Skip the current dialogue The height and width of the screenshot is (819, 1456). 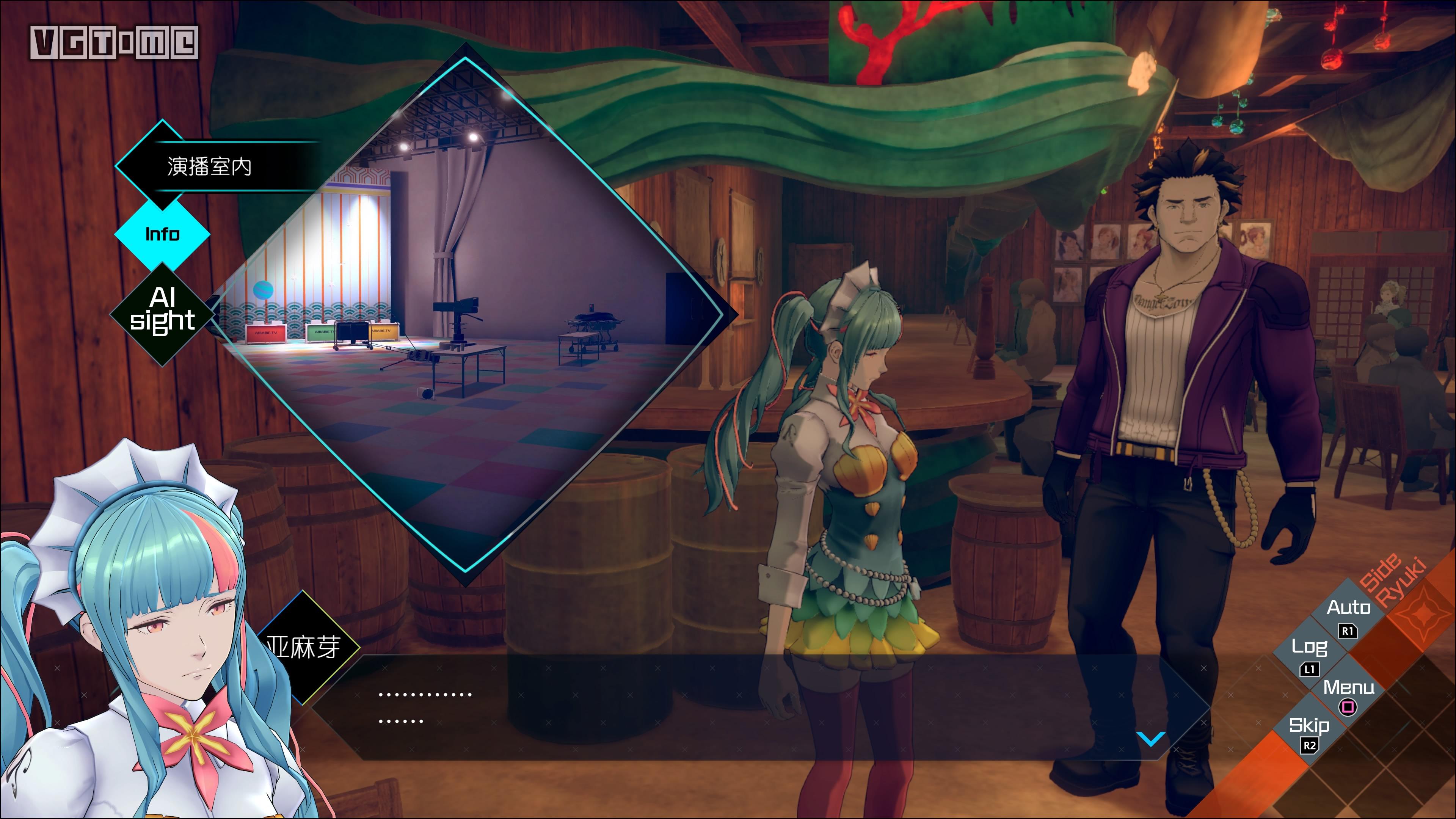coord(1309,731)
